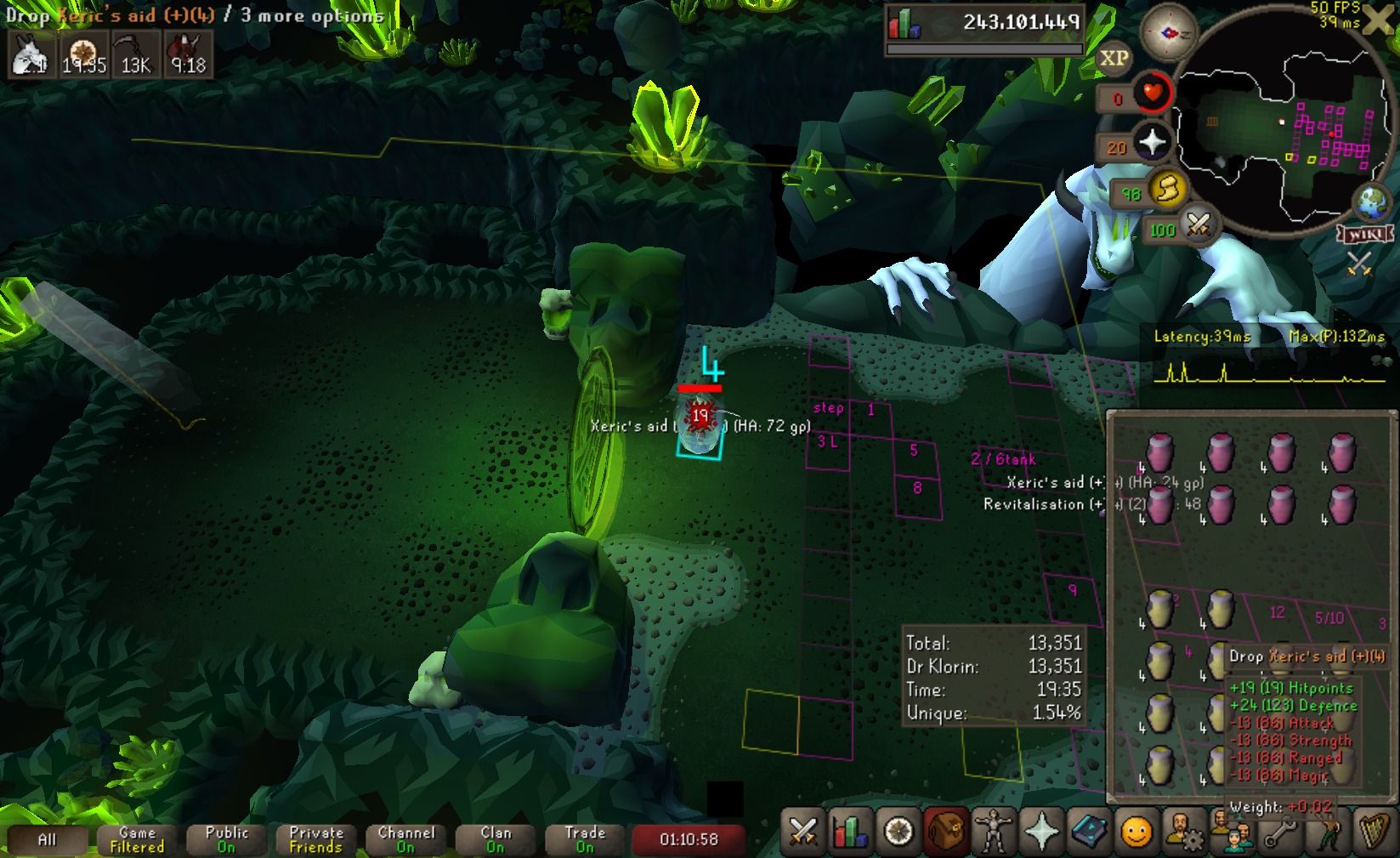Screen dimensions: 1400x858
Task: Open the world map globe
Action: tap(1372, 202)
